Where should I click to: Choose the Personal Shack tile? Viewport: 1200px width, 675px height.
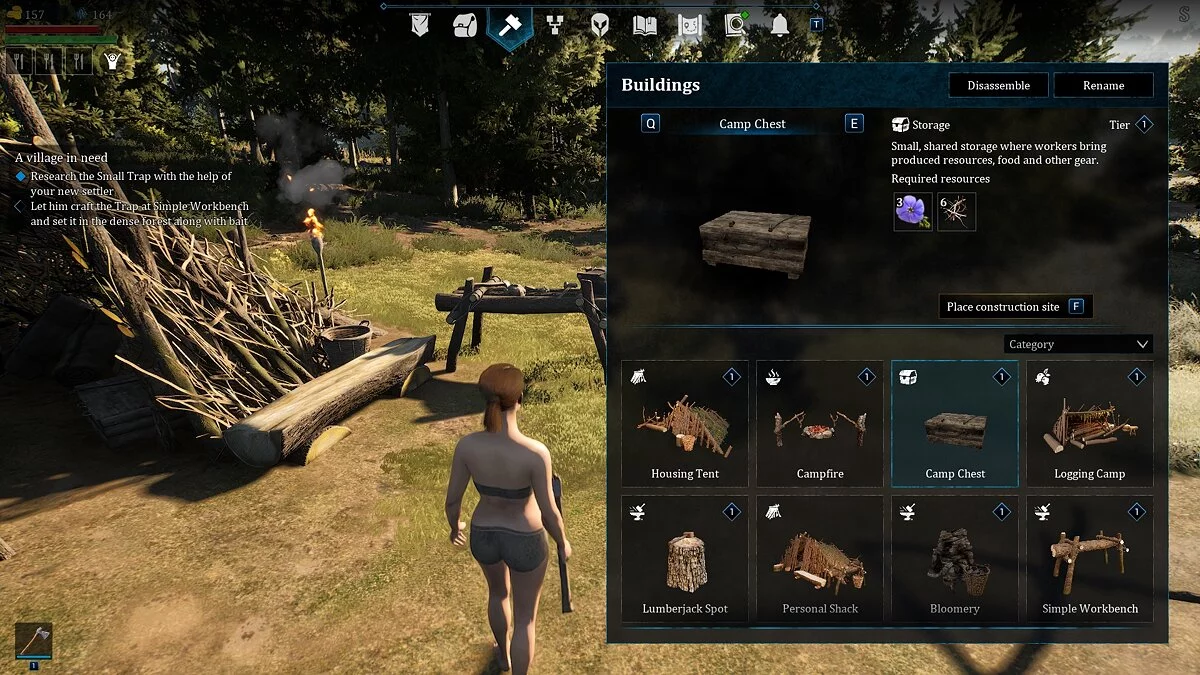820,559
